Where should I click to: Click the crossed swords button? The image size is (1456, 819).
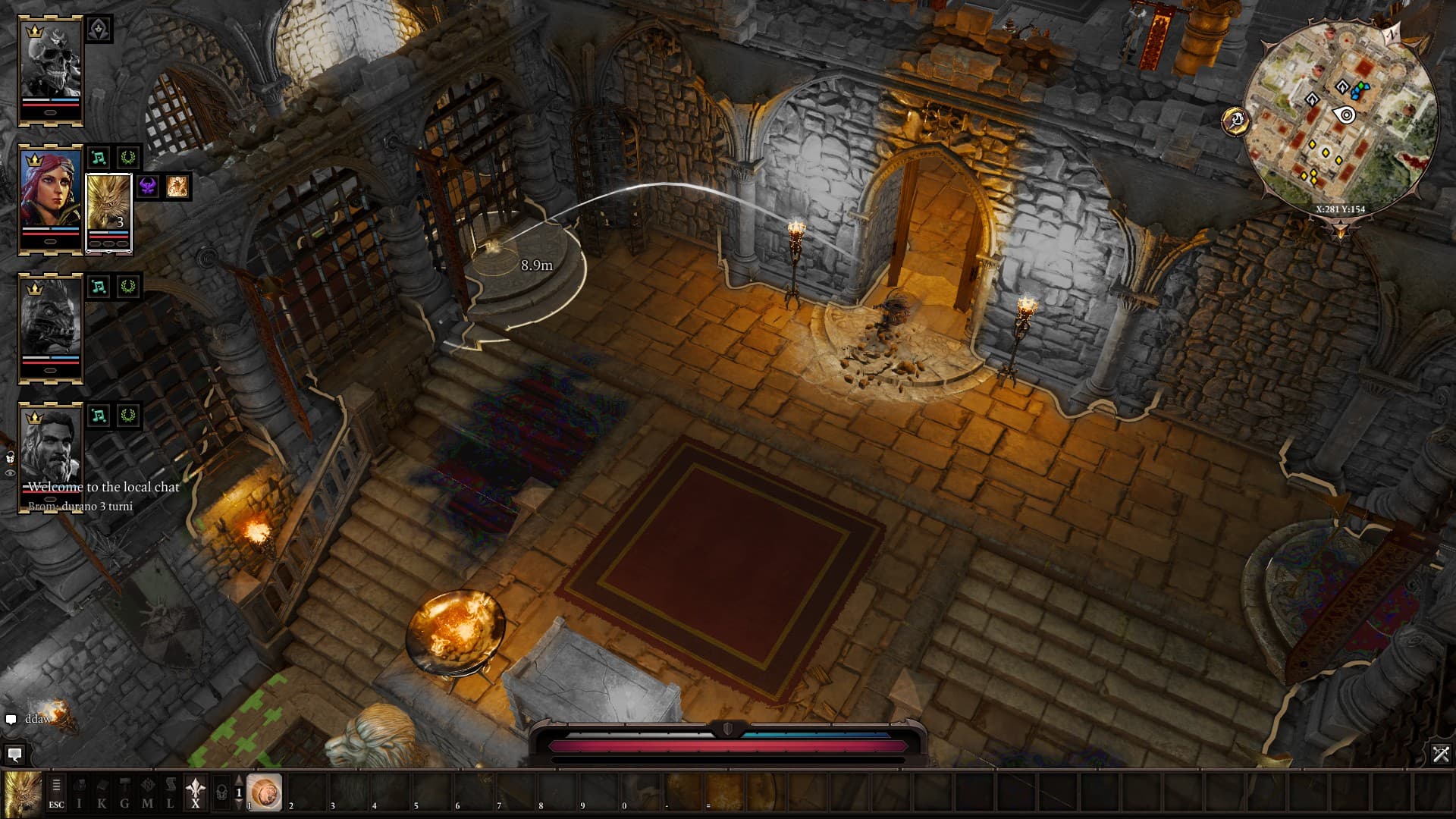(x=1441, y=754)
